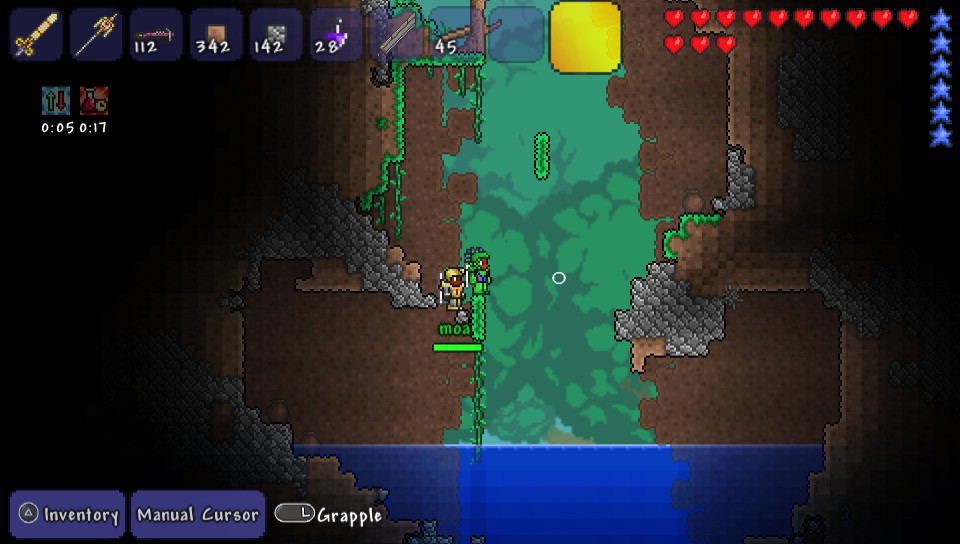Select the dark blade hotbar slot
The height and width of the screenshot is (544, 960).
coord(396,35)
